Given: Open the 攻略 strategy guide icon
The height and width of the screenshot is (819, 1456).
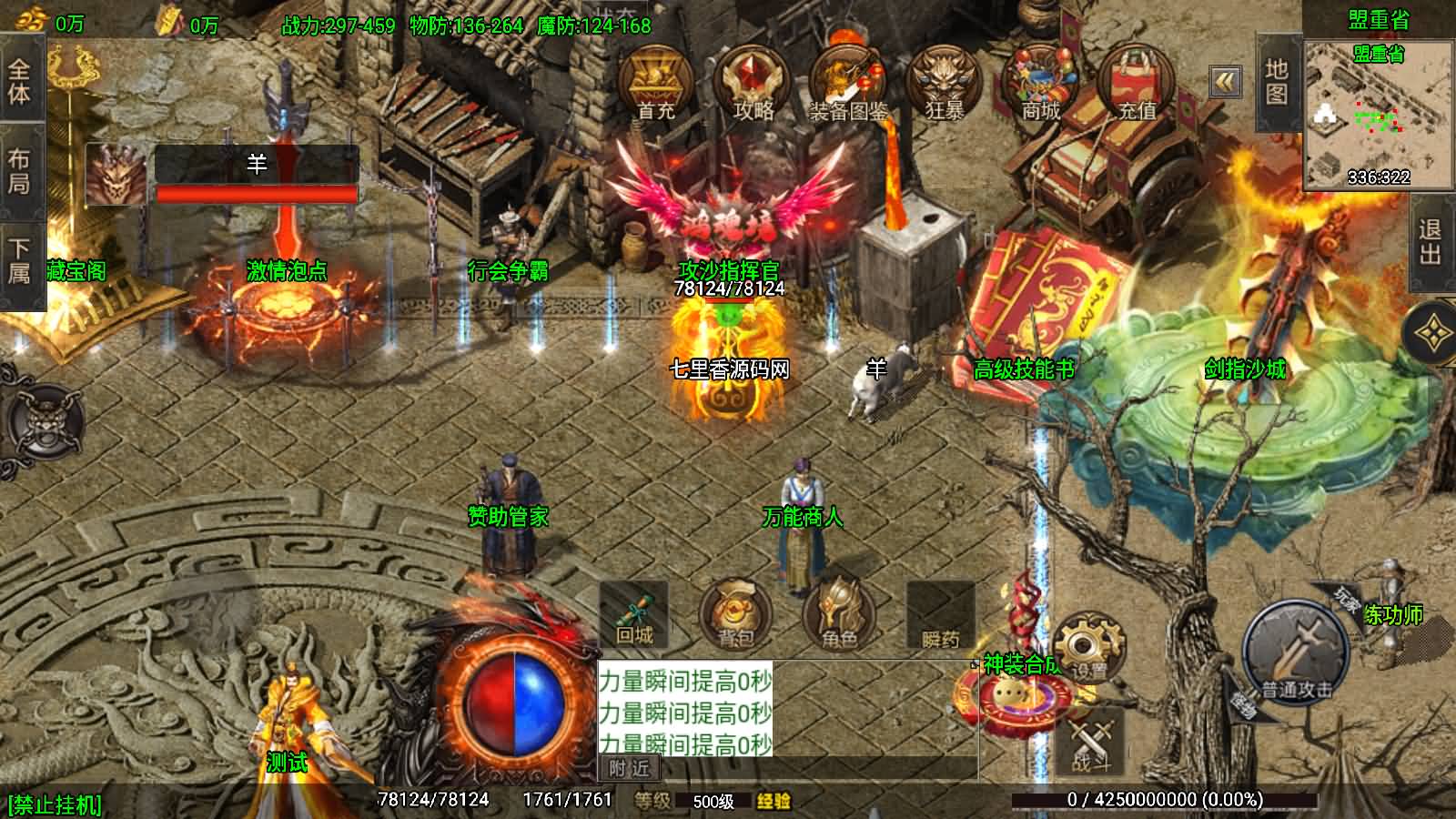Looking at the screenshot, I should [x=752, y=82].
